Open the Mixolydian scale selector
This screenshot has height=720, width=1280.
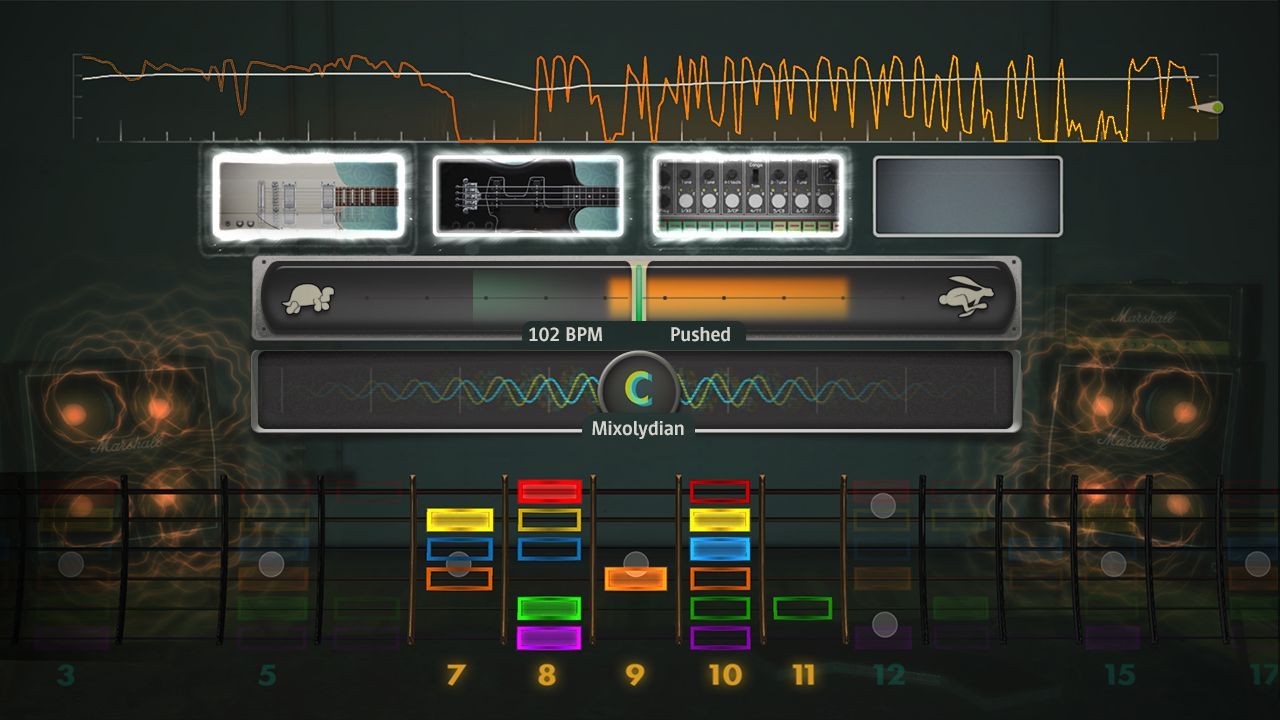coord(637,428)
